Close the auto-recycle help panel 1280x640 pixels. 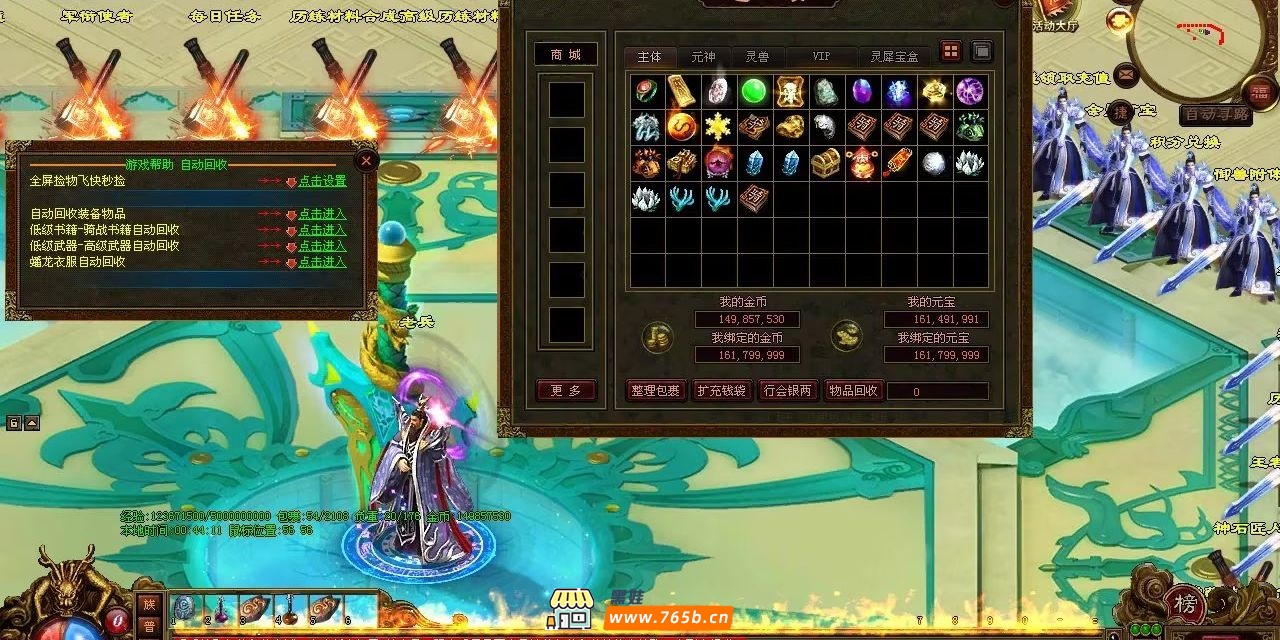click(x=366, y=160)
